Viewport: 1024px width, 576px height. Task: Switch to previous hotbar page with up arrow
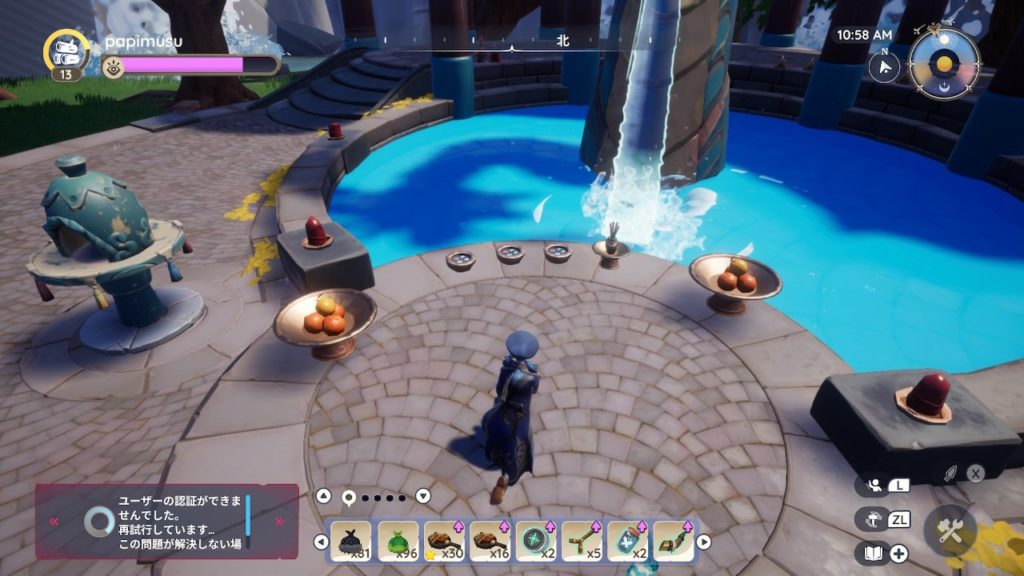click(x=323, y=495)
